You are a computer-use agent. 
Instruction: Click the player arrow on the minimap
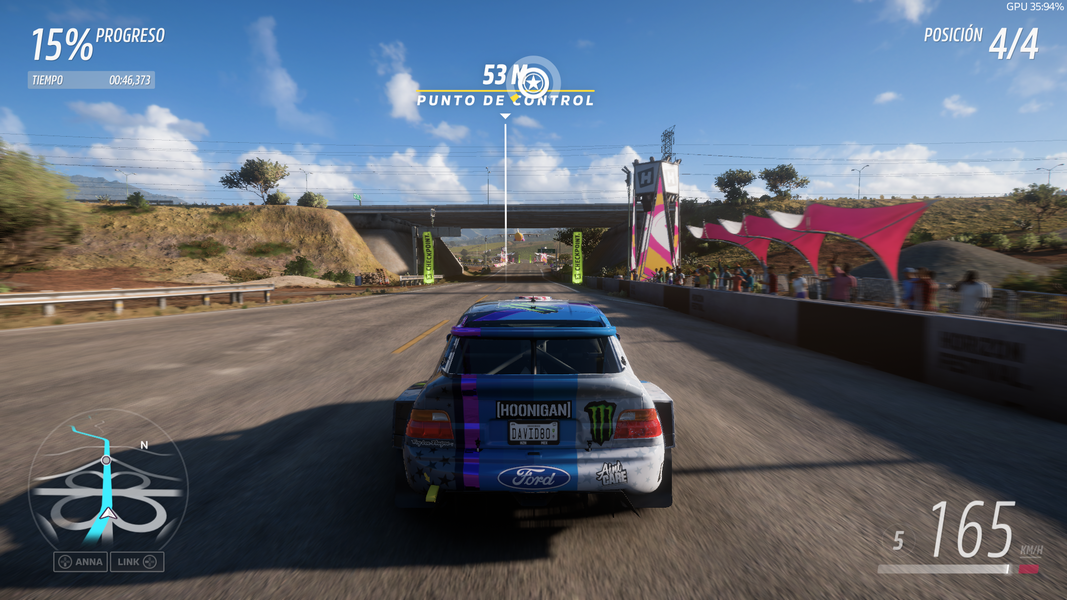(108, 514)
